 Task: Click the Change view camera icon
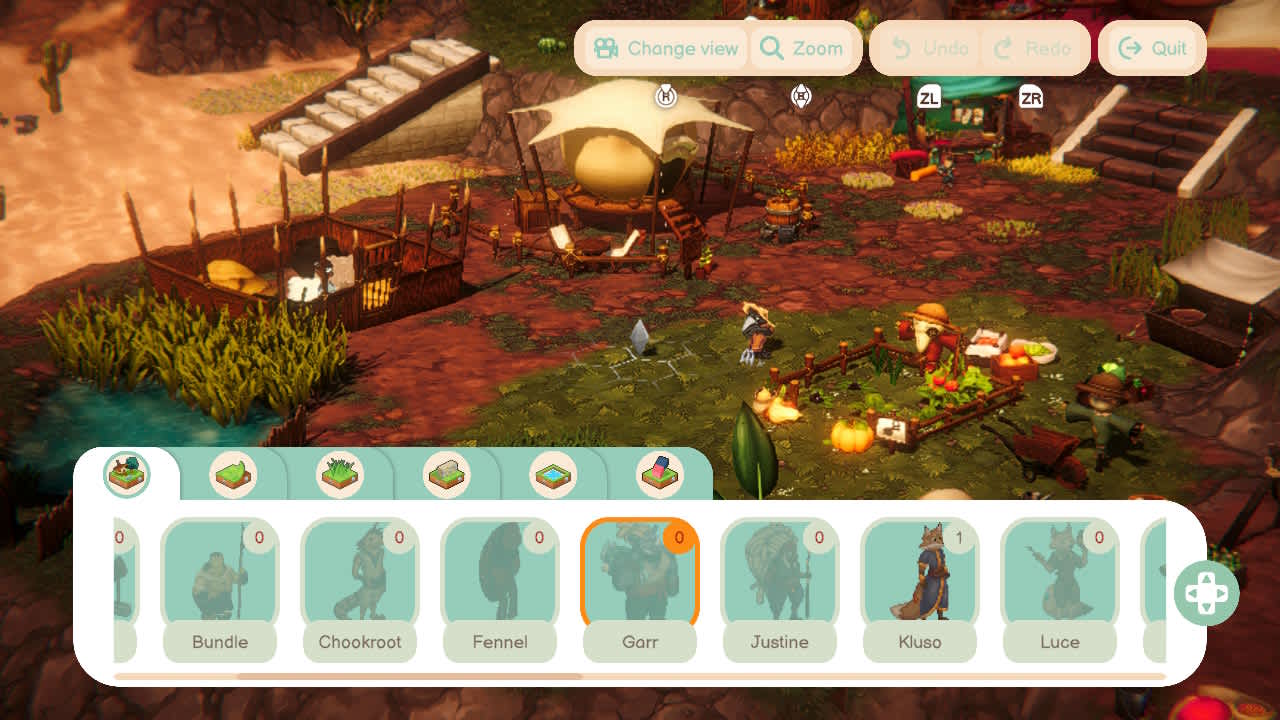[x=605, y=48]
